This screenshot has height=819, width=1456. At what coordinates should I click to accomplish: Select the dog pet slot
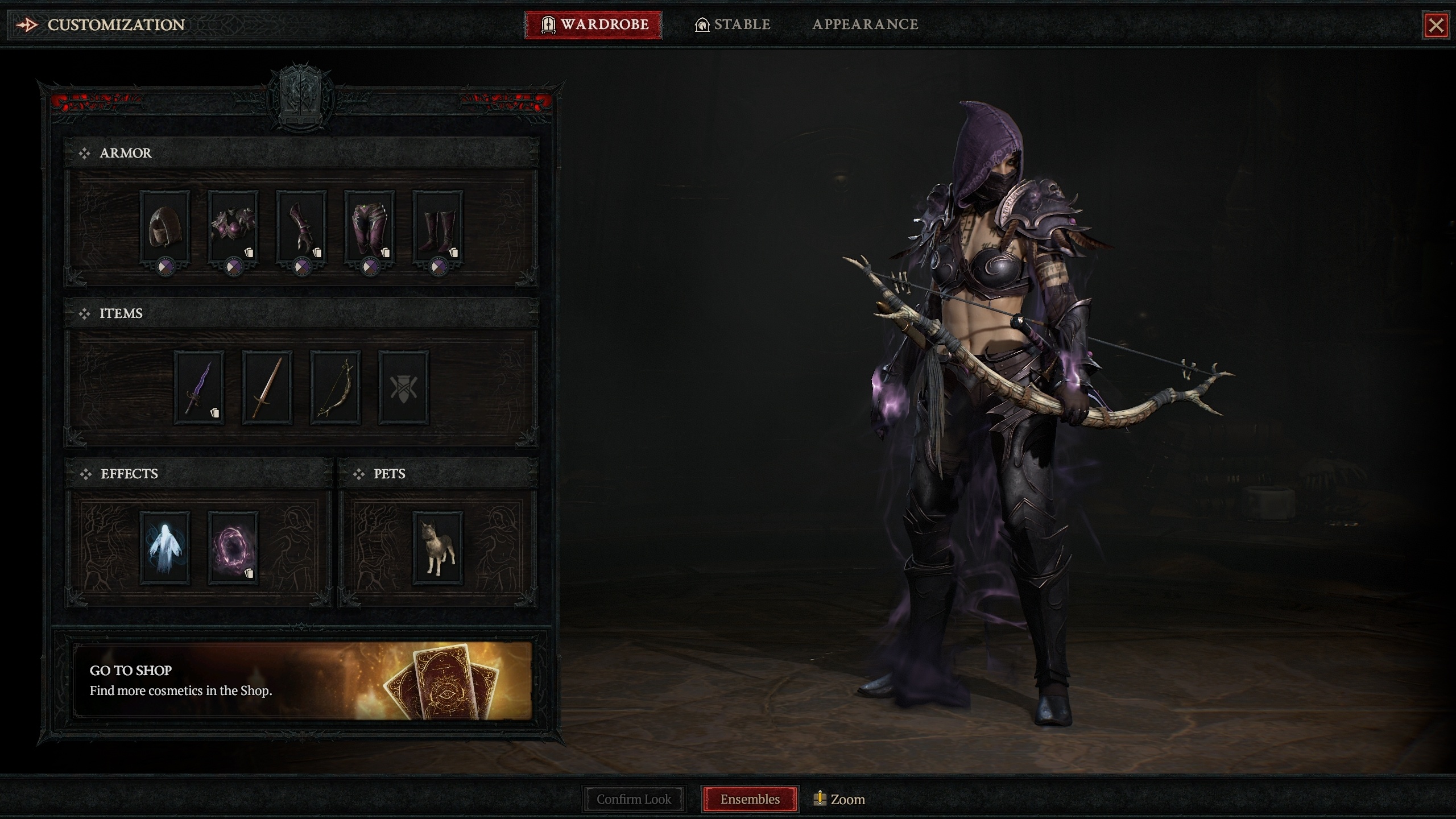[438, 547]
